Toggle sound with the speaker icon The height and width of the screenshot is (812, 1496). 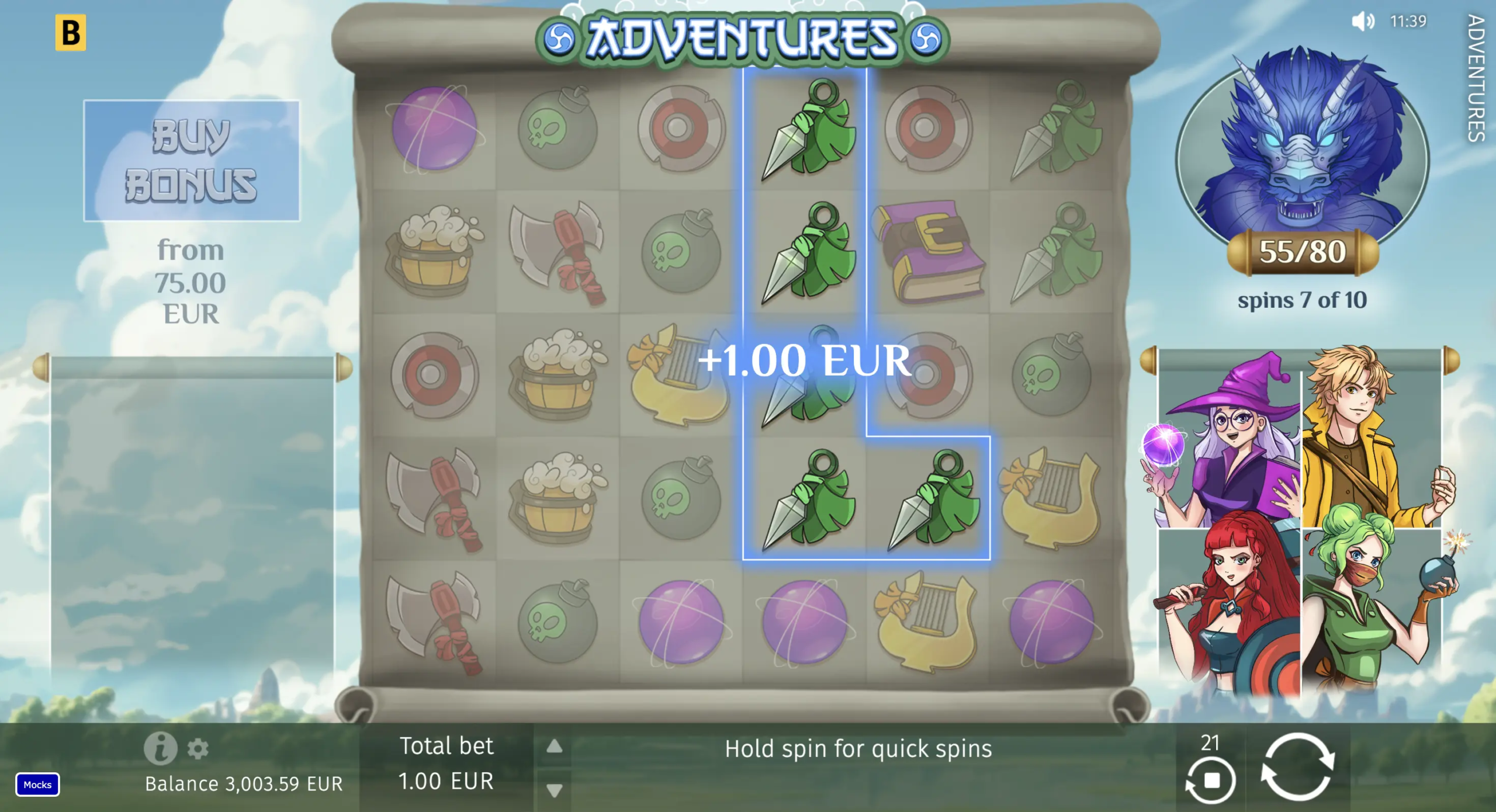tap(1363, 22)
